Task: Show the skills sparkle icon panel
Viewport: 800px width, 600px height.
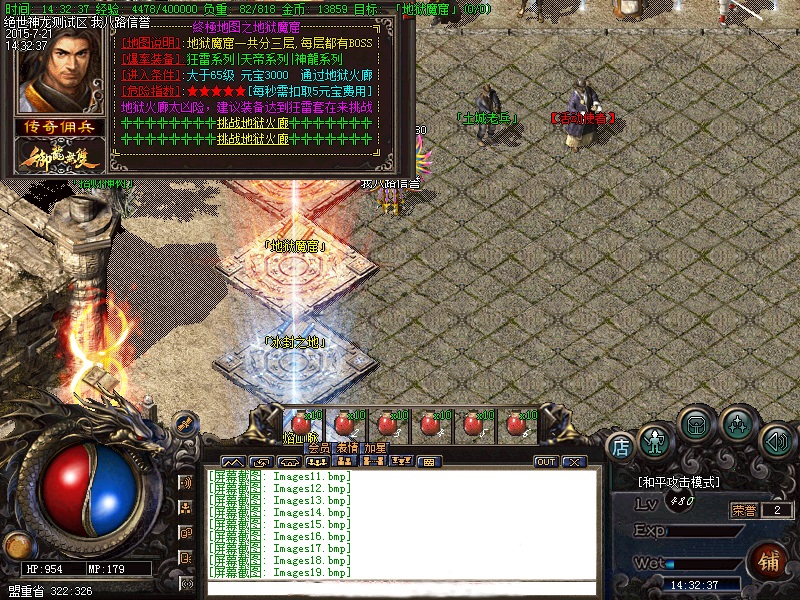Action: pos(738,424)
